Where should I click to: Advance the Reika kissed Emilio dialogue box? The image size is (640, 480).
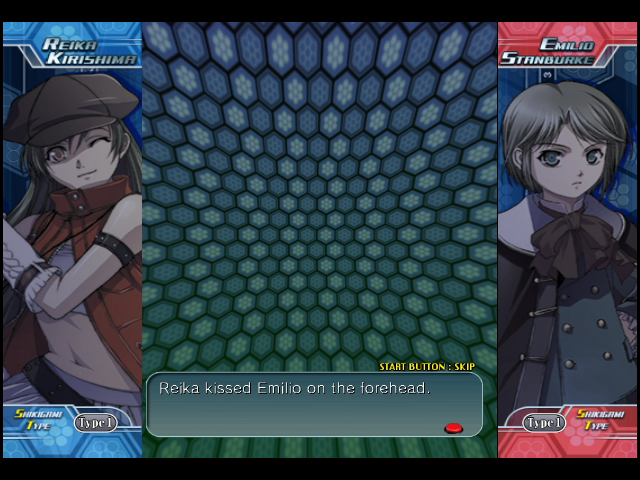[x=453, y=428]
